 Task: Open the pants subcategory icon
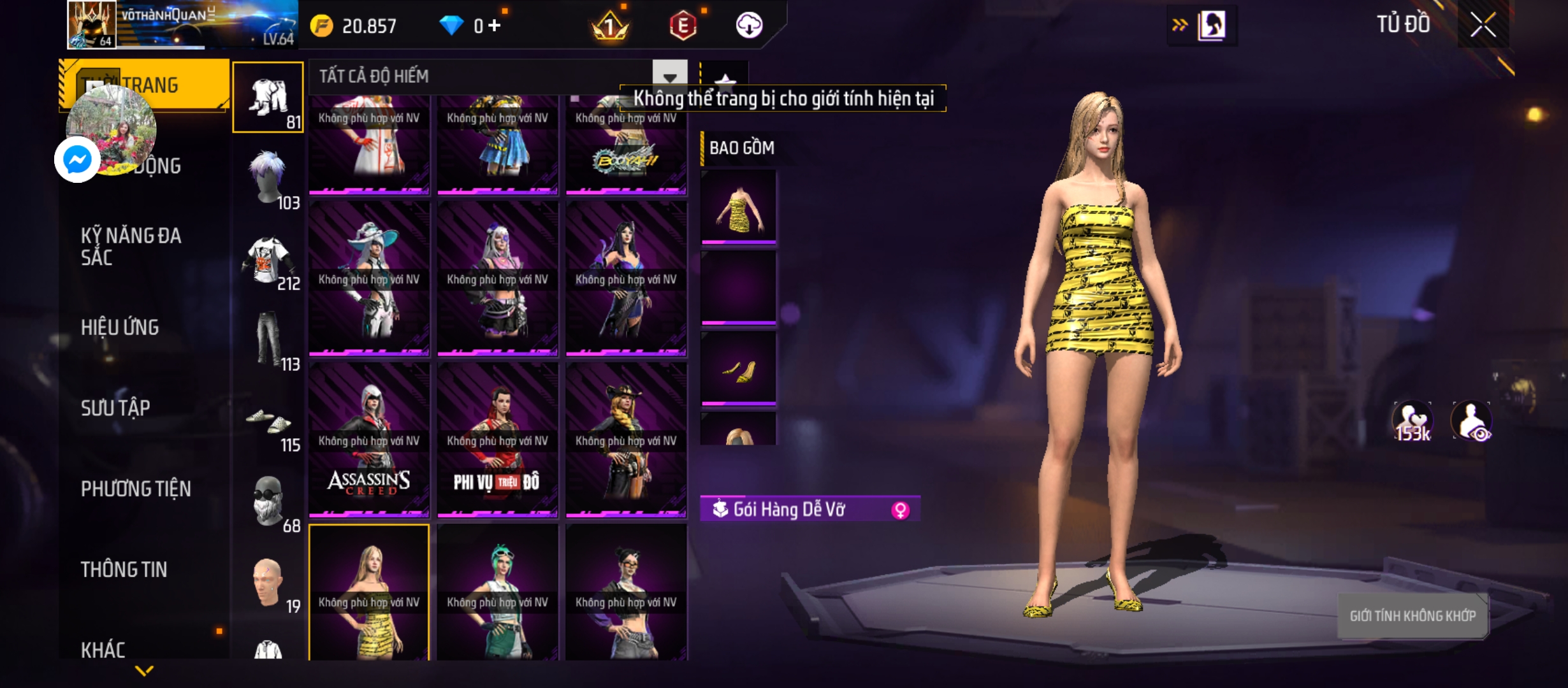tap(269, 340)
